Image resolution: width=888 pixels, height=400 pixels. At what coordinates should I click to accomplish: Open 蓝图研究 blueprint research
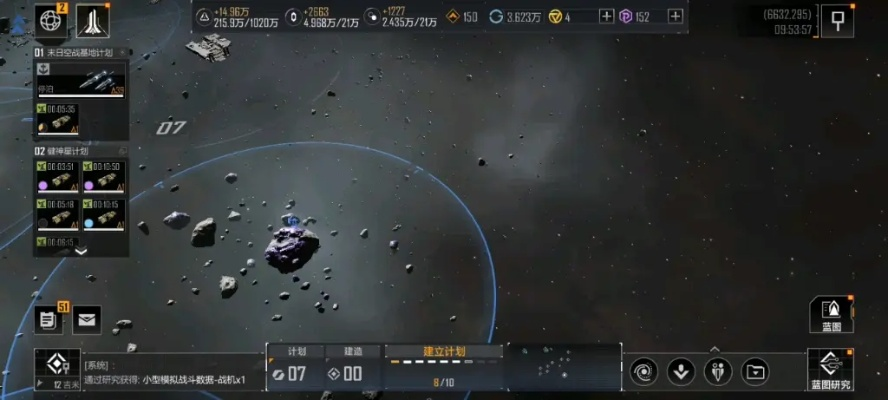(830, 370)
